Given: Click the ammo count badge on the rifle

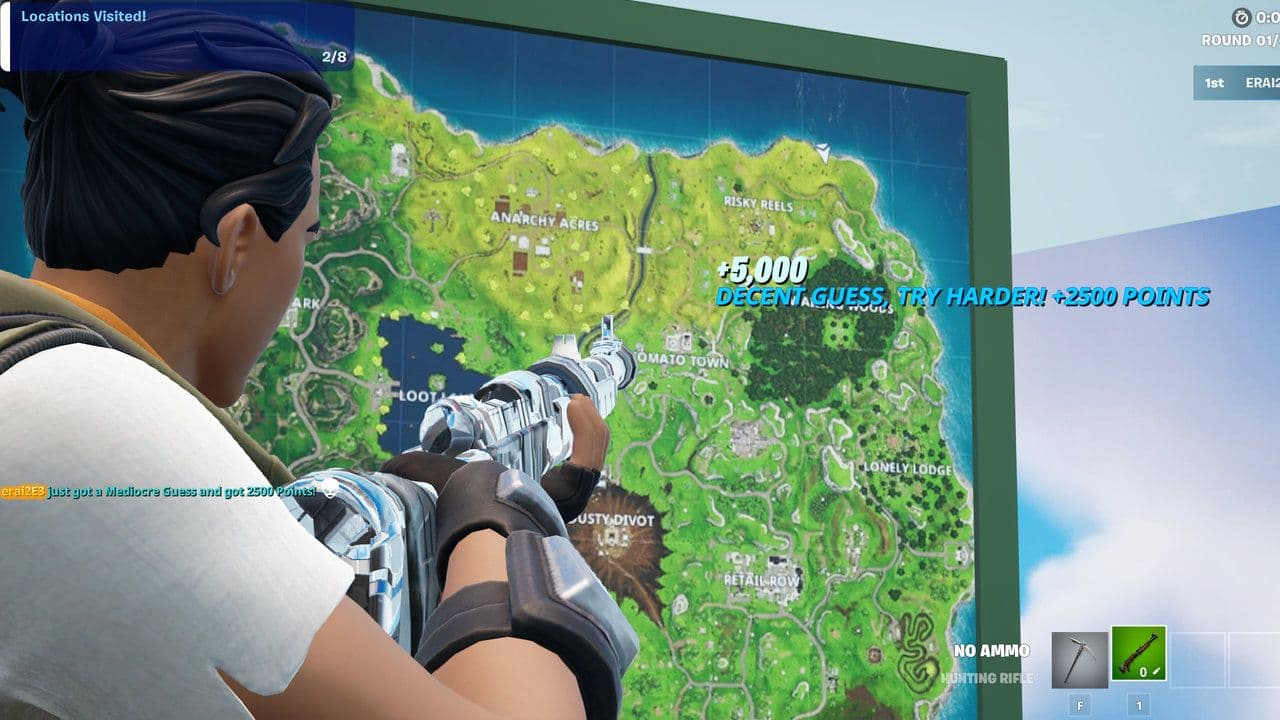Looking at the screenshot, I should pos(1143,672).
